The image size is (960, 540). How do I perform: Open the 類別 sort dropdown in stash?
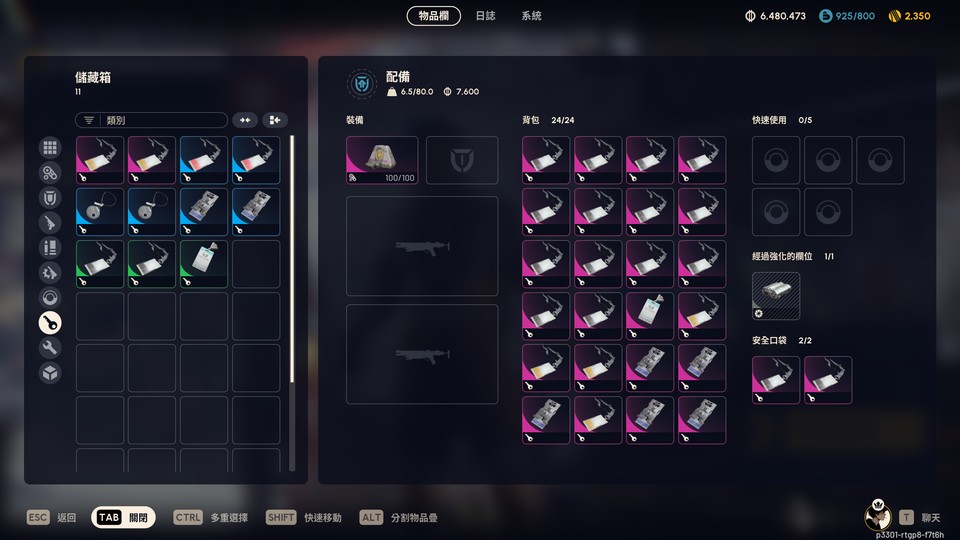(x=151, y=120)
